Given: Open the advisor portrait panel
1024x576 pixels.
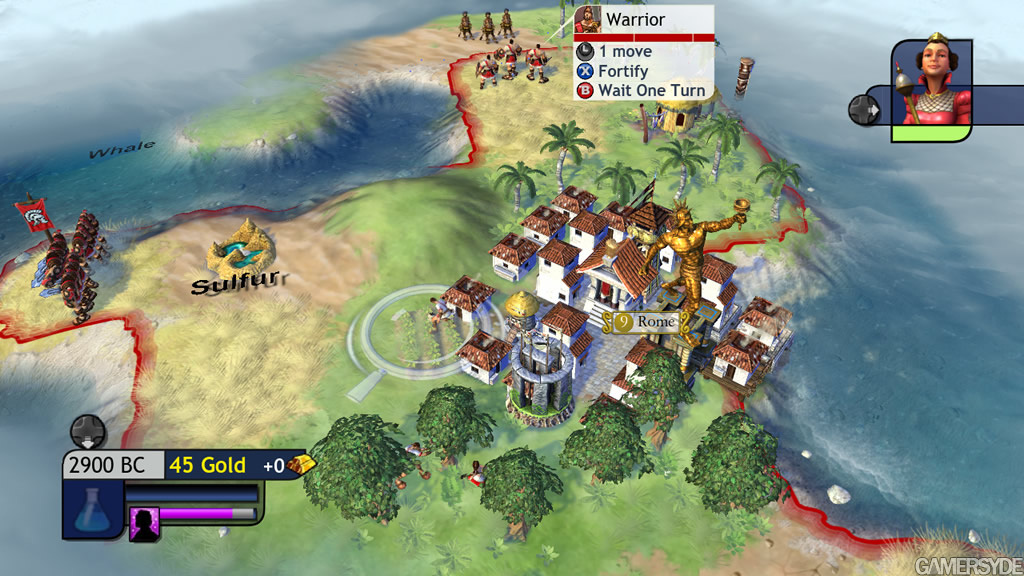Looking at the screenshot, I should point(930,88).
